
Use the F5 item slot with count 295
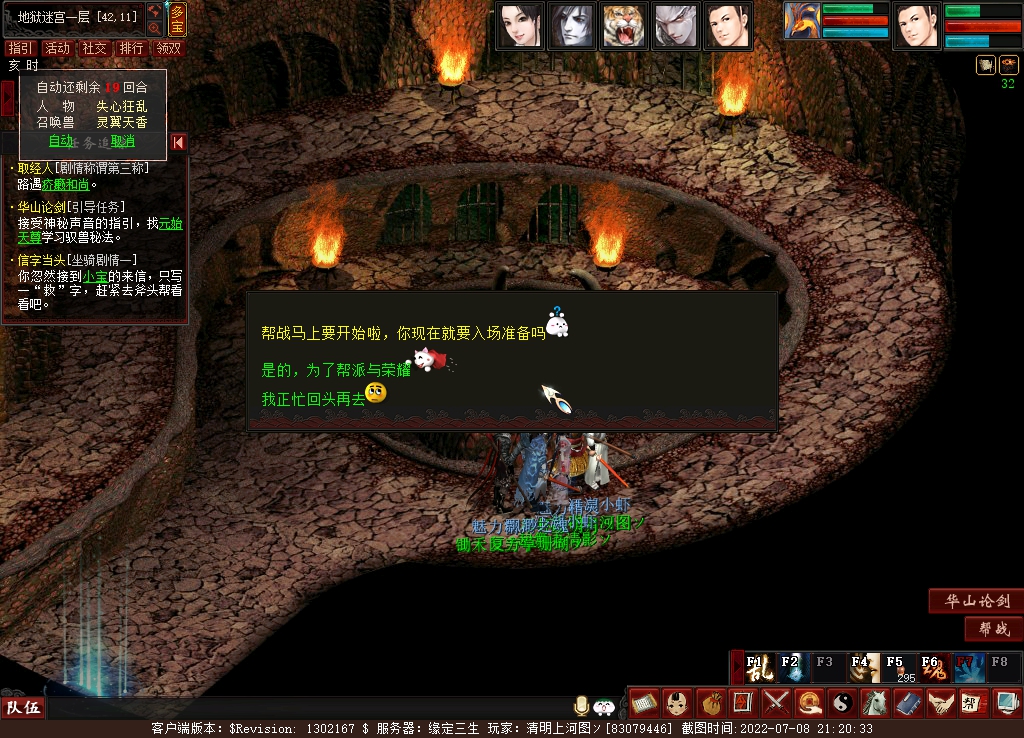click(x=899, y=667)
